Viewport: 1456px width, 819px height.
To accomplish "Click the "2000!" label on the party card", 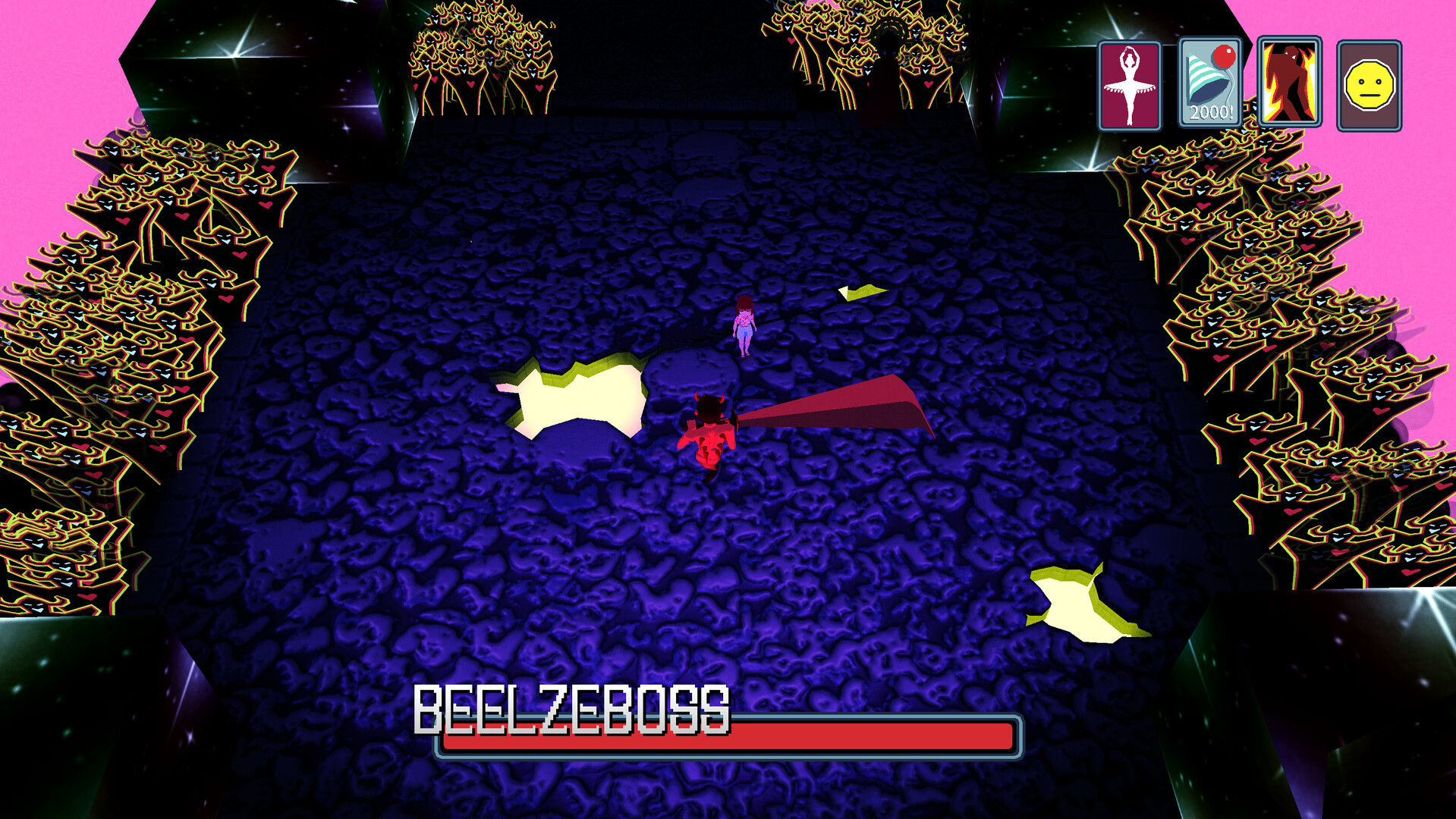I will 1213,111.
